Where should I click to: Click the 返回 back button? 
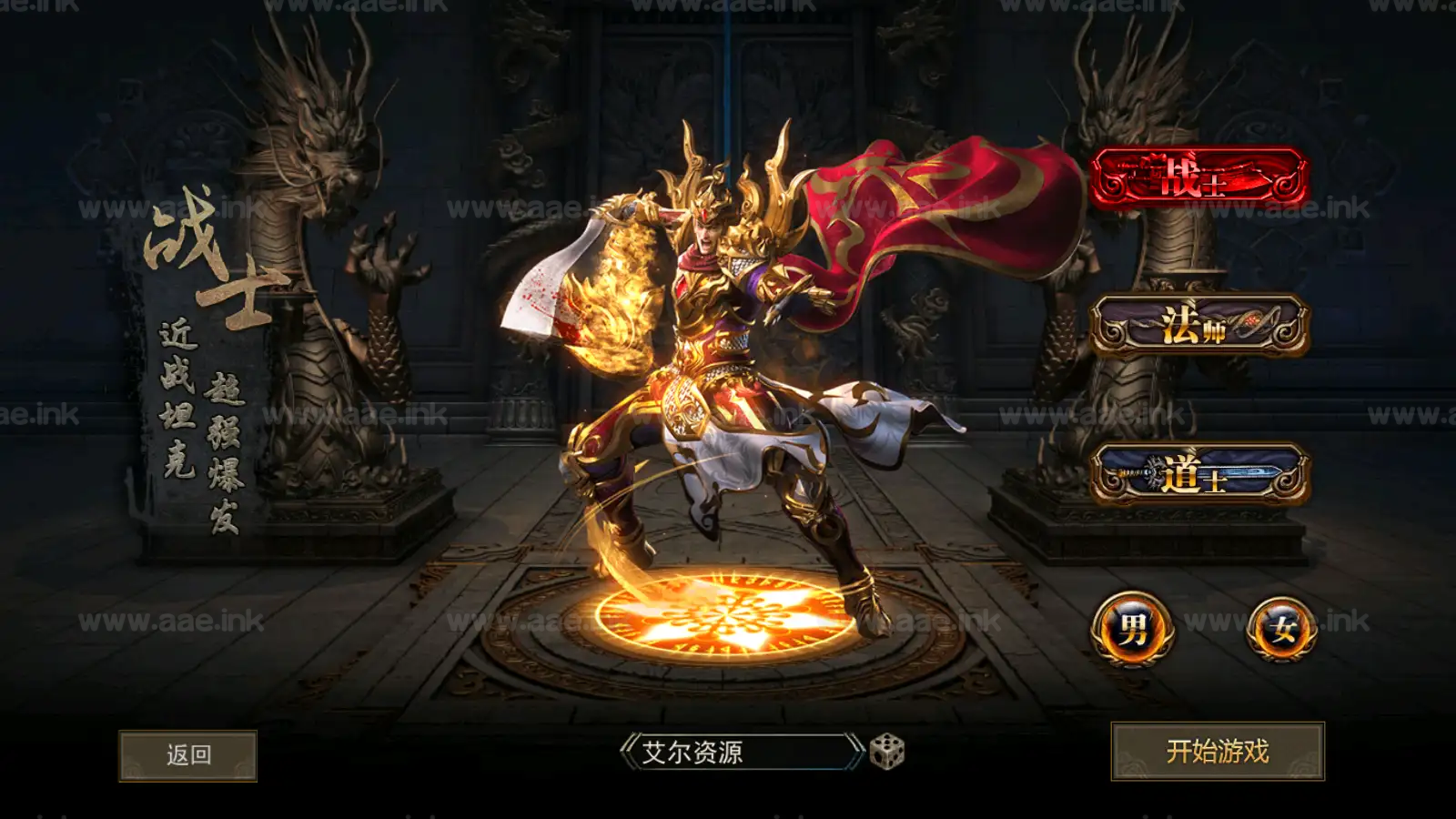188,755
